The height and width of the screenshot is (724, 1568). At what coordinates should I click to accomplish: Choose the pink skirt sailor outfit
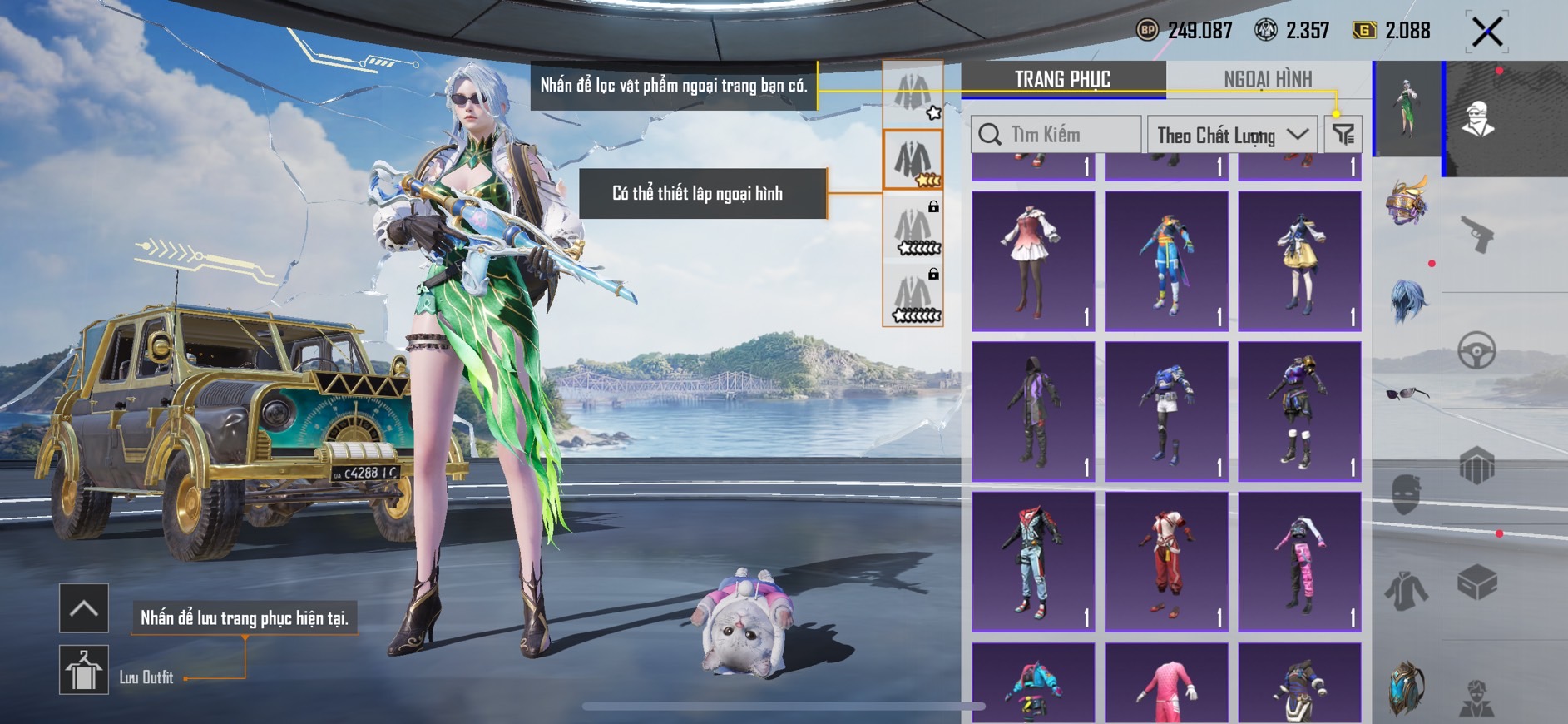(1033, 261)
